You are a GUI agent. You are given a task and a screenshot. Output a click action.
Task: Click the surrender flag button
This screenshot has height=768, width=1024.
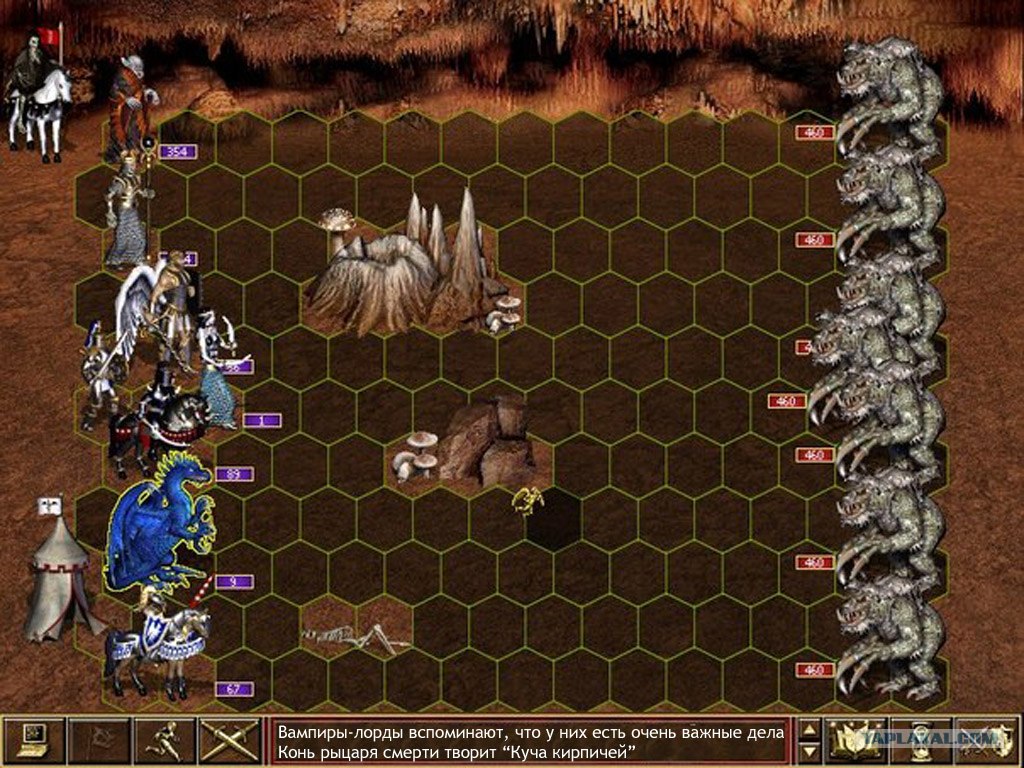coord(98,741)
